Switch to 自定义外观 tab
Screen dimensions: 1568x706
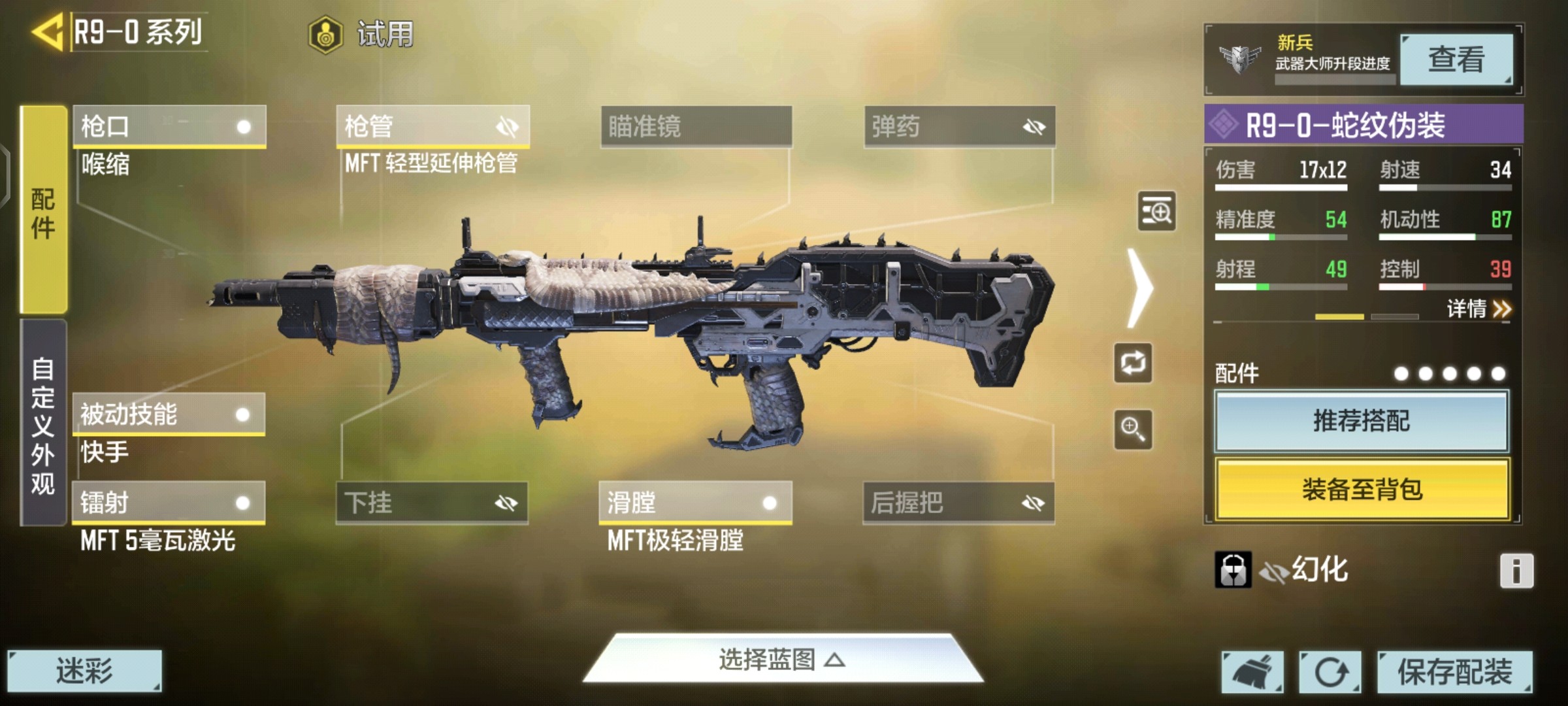coord(43,424)
